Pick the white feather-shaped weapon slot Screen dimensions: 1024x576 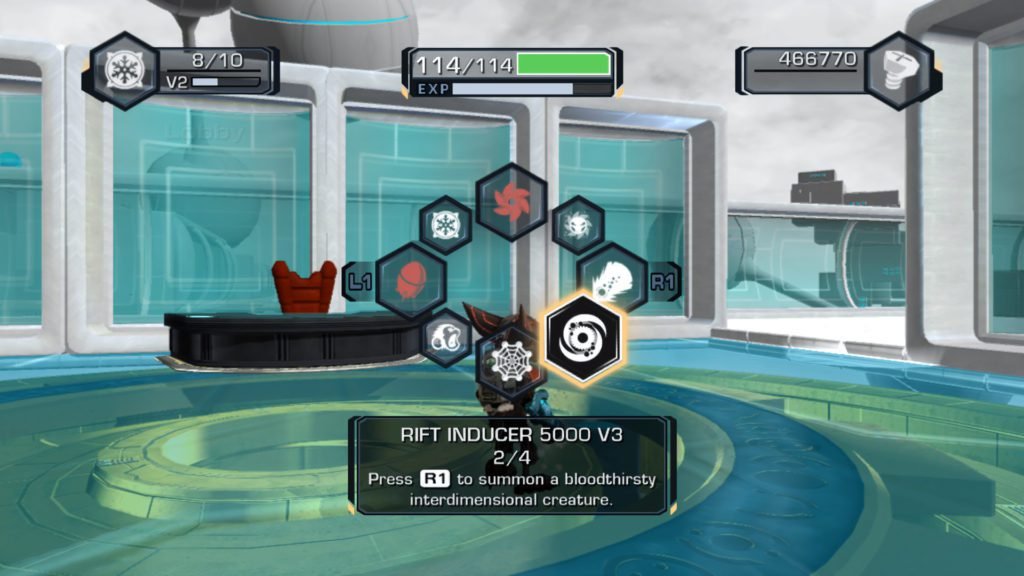tap(611, 279)
